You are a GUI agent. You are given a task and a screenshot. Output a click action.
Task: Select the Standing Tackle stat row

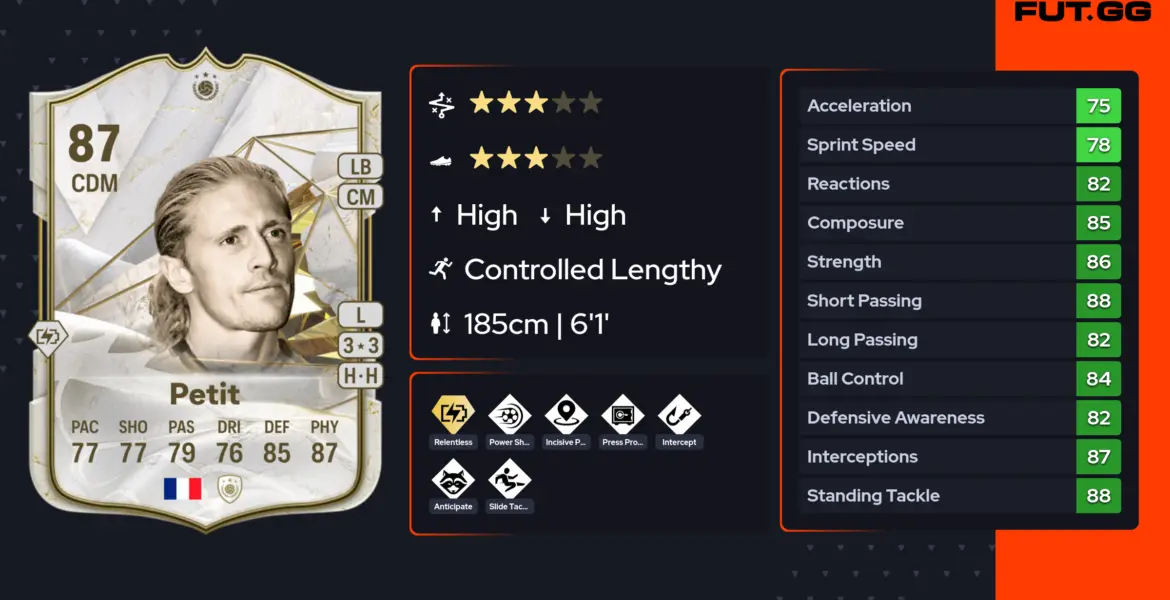[960, 496]
